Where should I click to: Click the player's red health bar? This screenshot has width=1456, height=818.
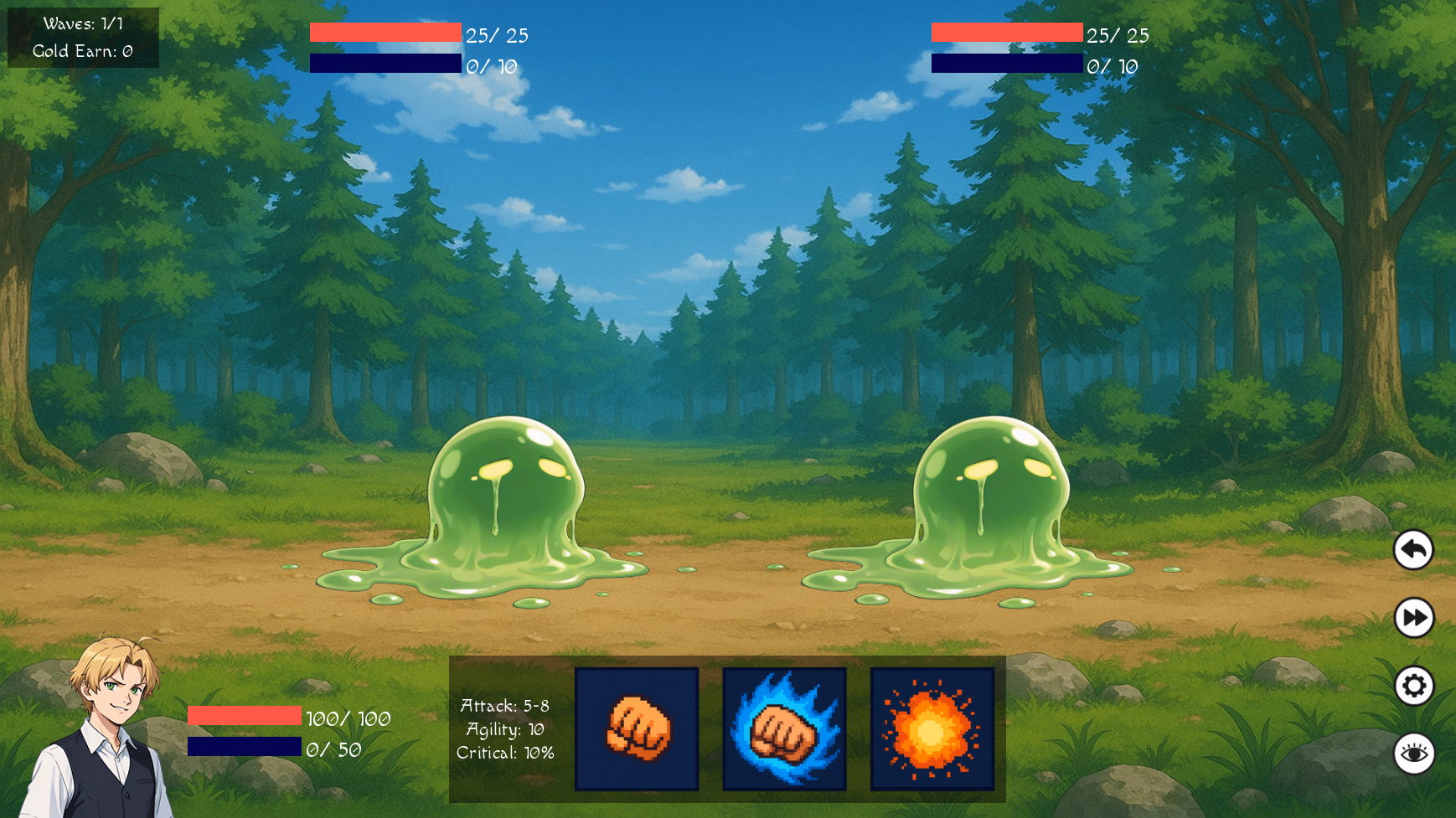point(243,718)
